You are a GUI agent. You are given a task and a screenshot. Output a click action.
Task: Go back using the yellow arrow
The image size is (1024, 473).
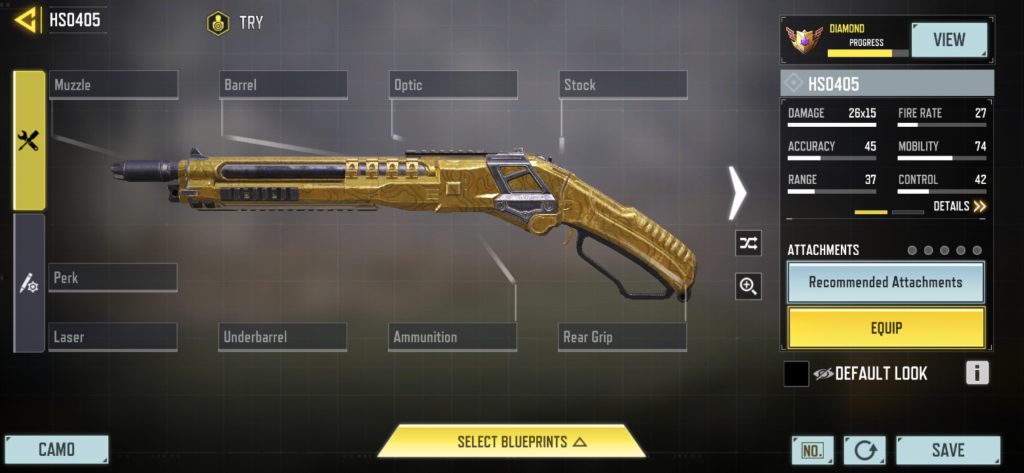tap(27, 19)
